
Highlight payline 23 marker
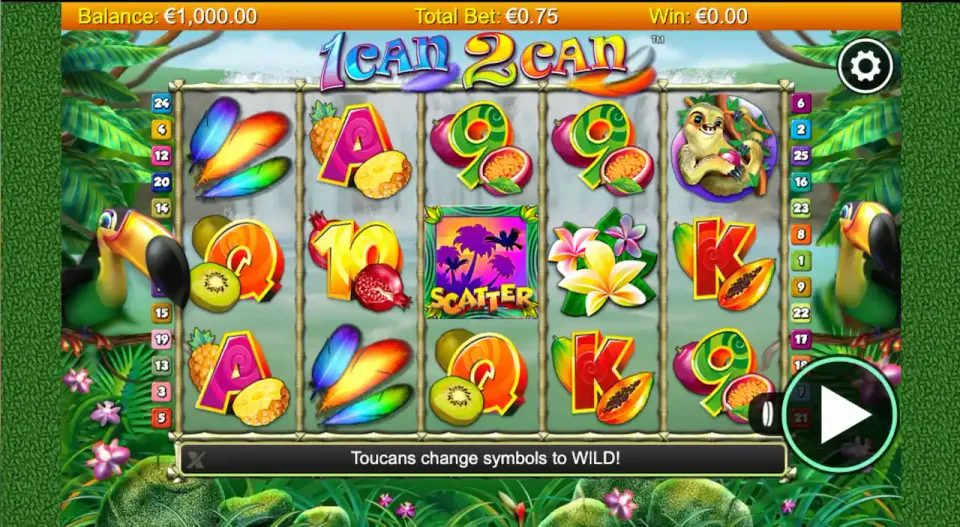click(800, 208)
